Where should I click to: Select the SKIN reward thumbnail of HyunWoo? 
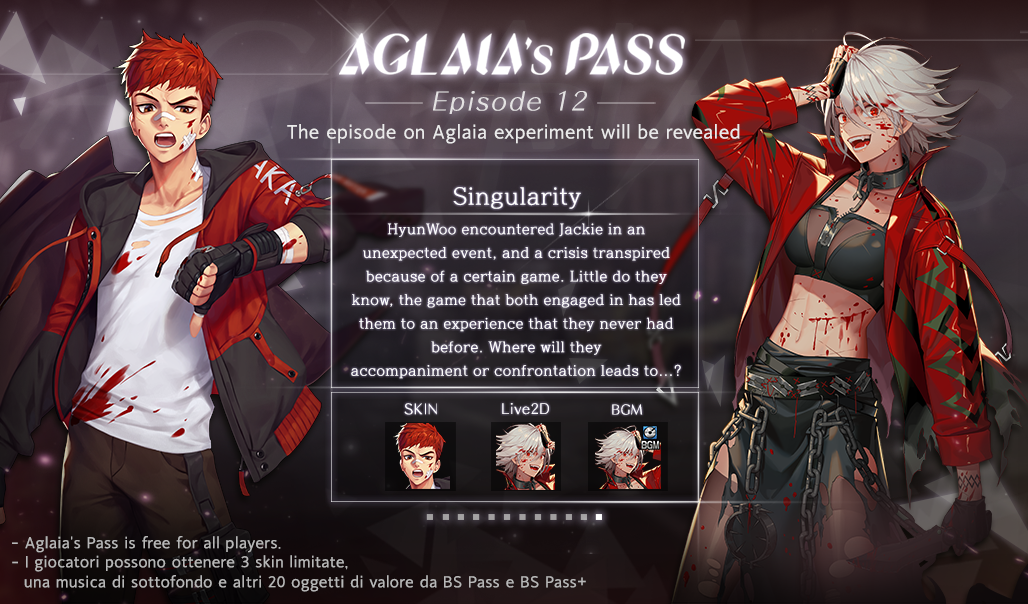pos(420,456)
